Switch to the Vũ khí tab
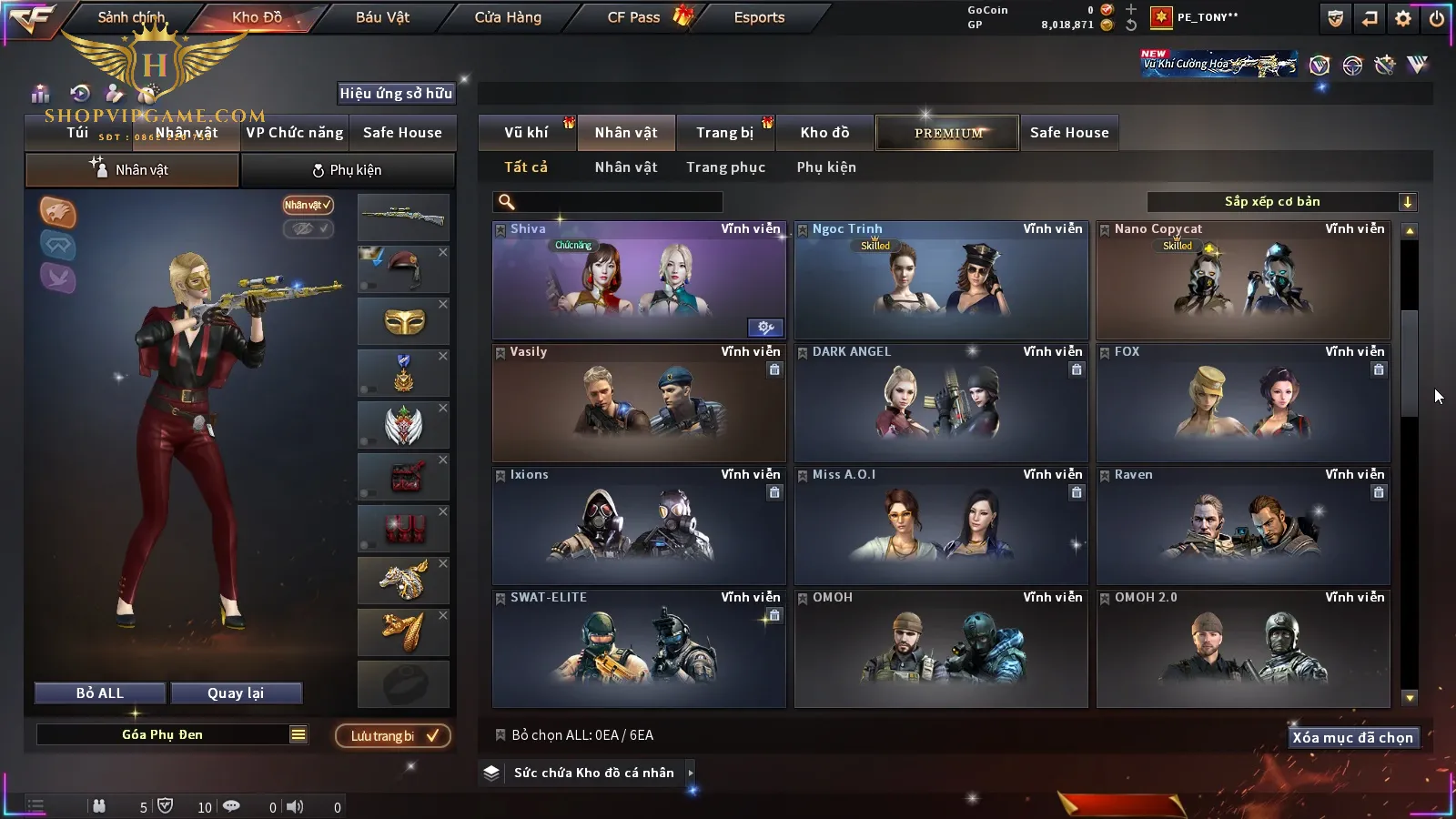This screenshot has height=819, width=1456. click(x=526, y=133)
